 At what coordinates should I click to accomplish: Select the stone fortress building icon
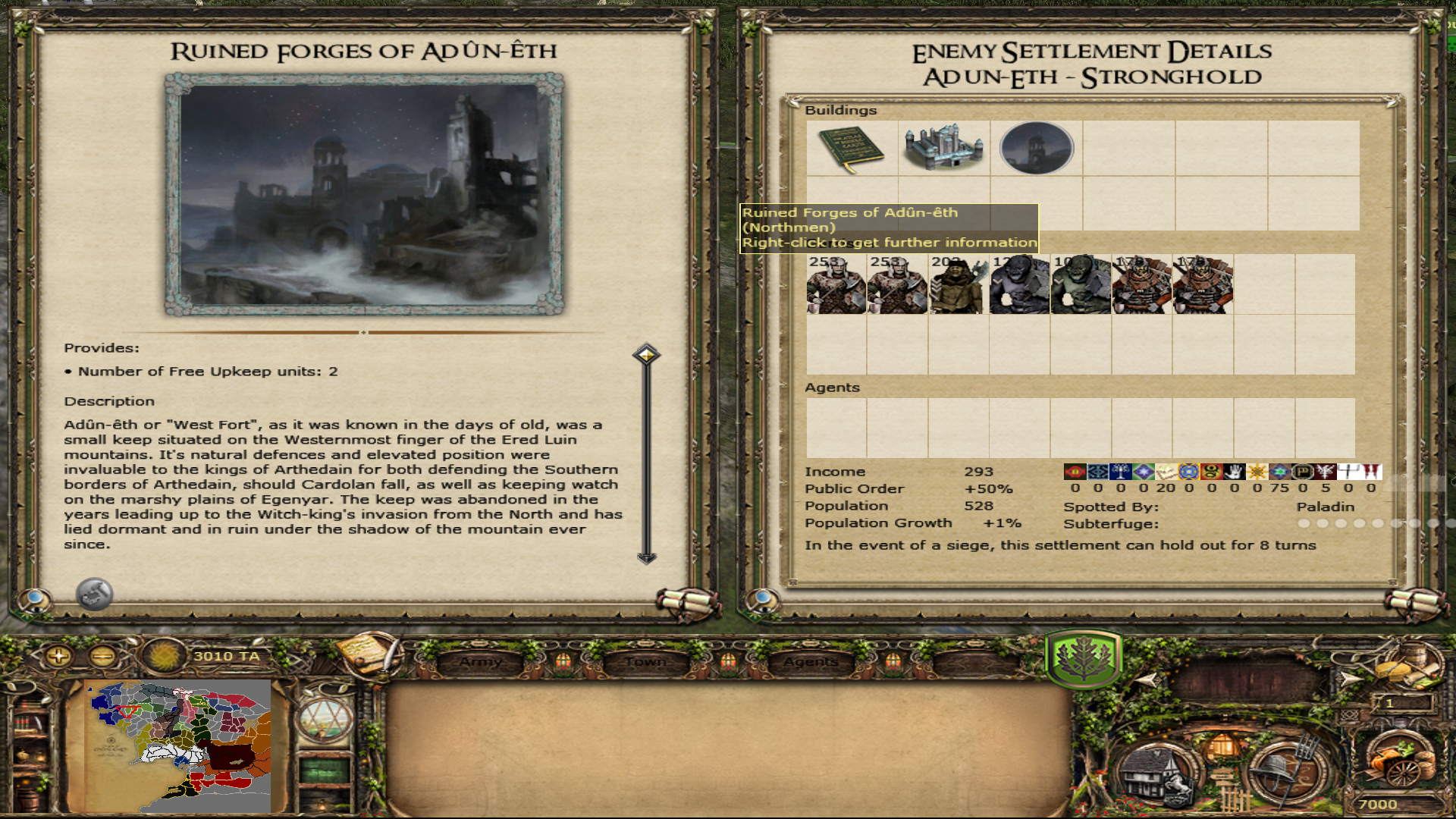(x=944, y=149)
